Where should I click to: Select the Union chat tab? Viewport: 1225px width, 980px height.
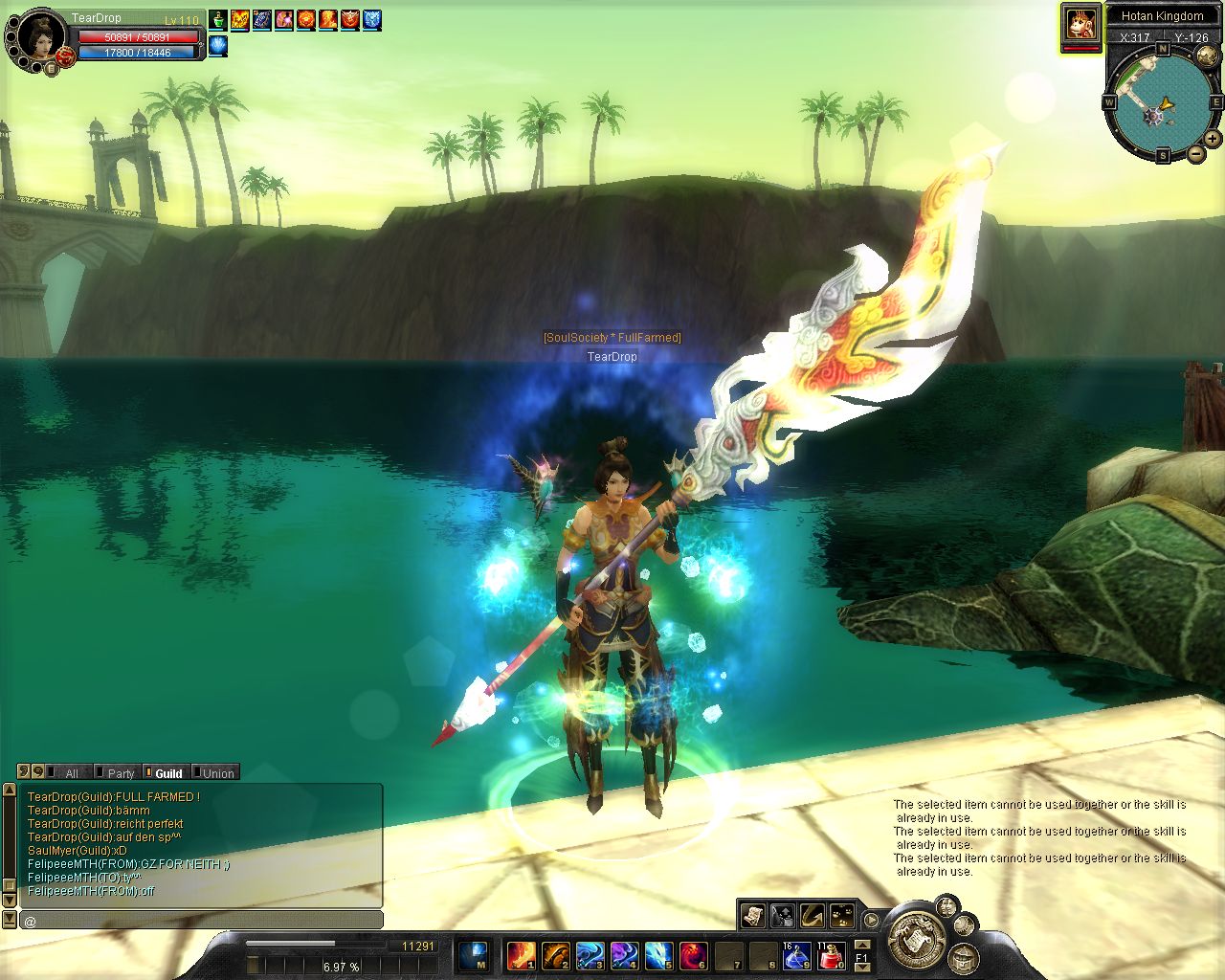click(x=217, y=773)
